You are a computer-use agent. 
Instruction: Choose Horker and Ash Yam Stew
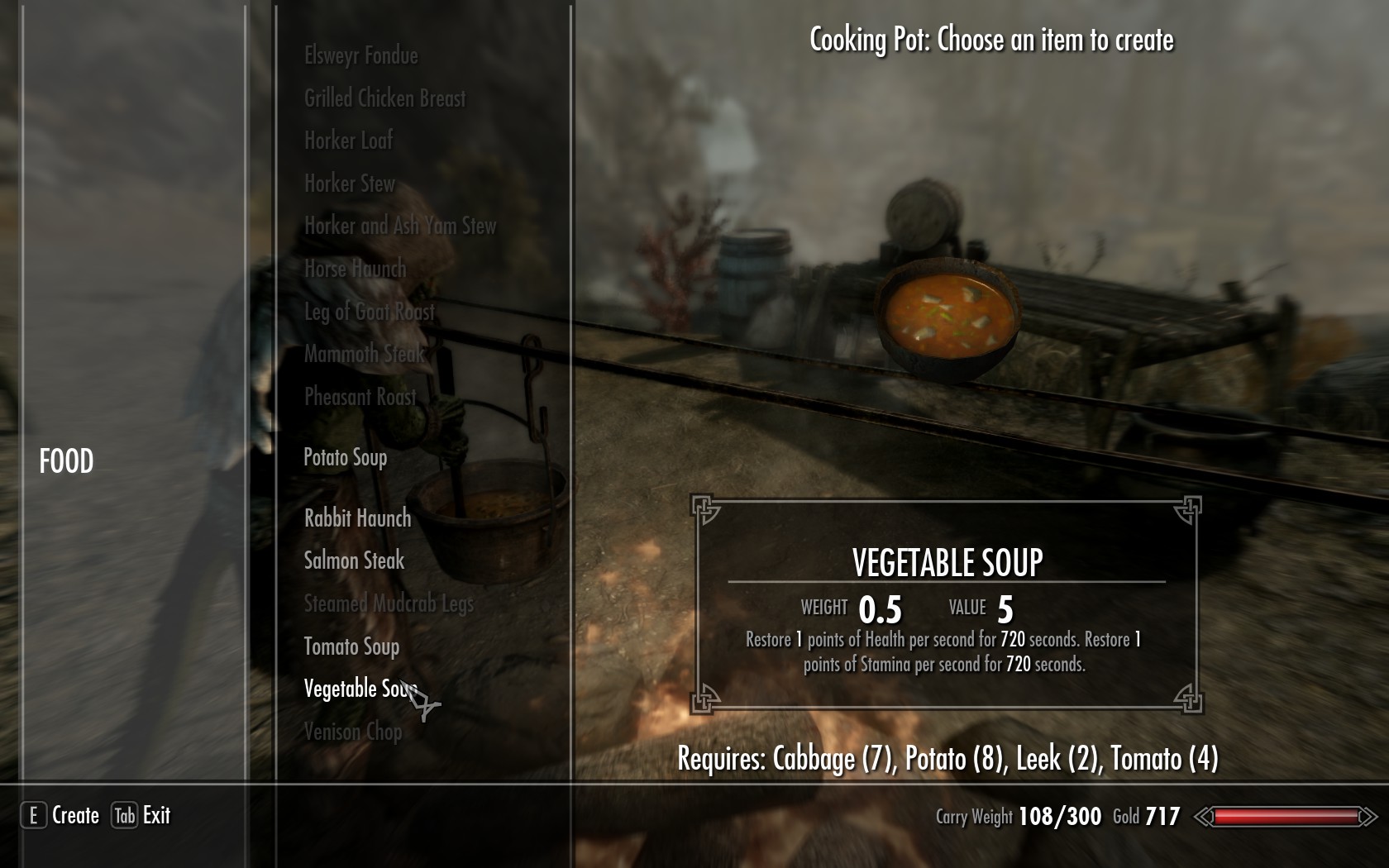coord(400,226)
